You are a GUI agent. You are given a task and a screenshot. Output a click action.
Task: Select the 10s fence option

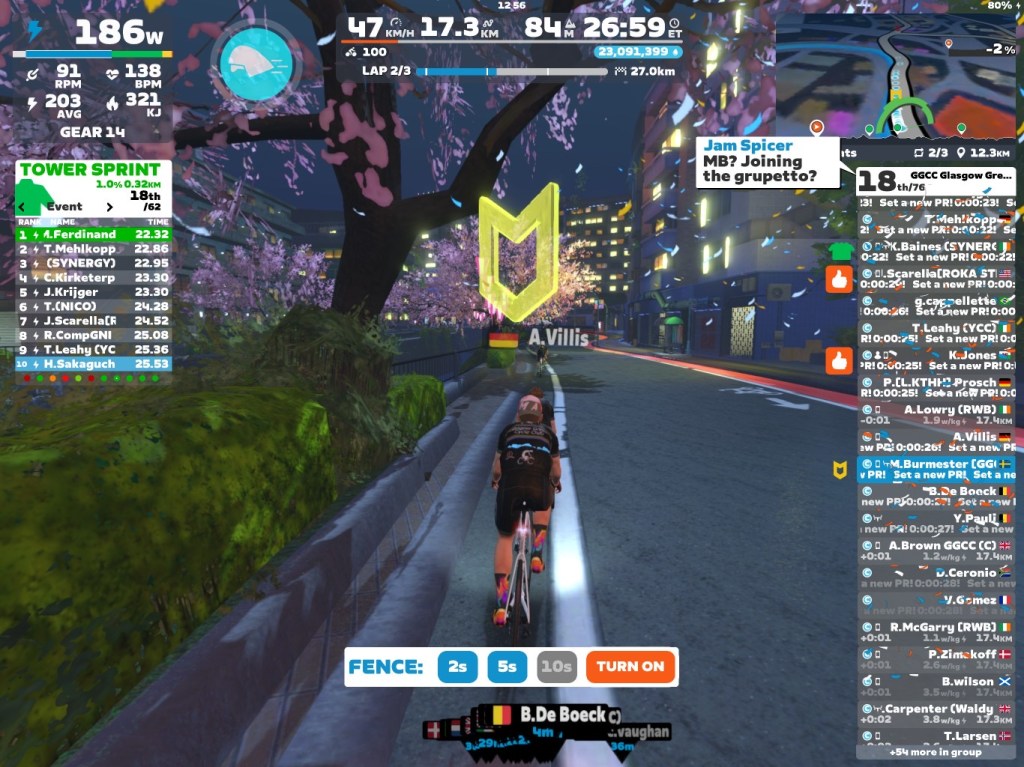tap(556, 667)
